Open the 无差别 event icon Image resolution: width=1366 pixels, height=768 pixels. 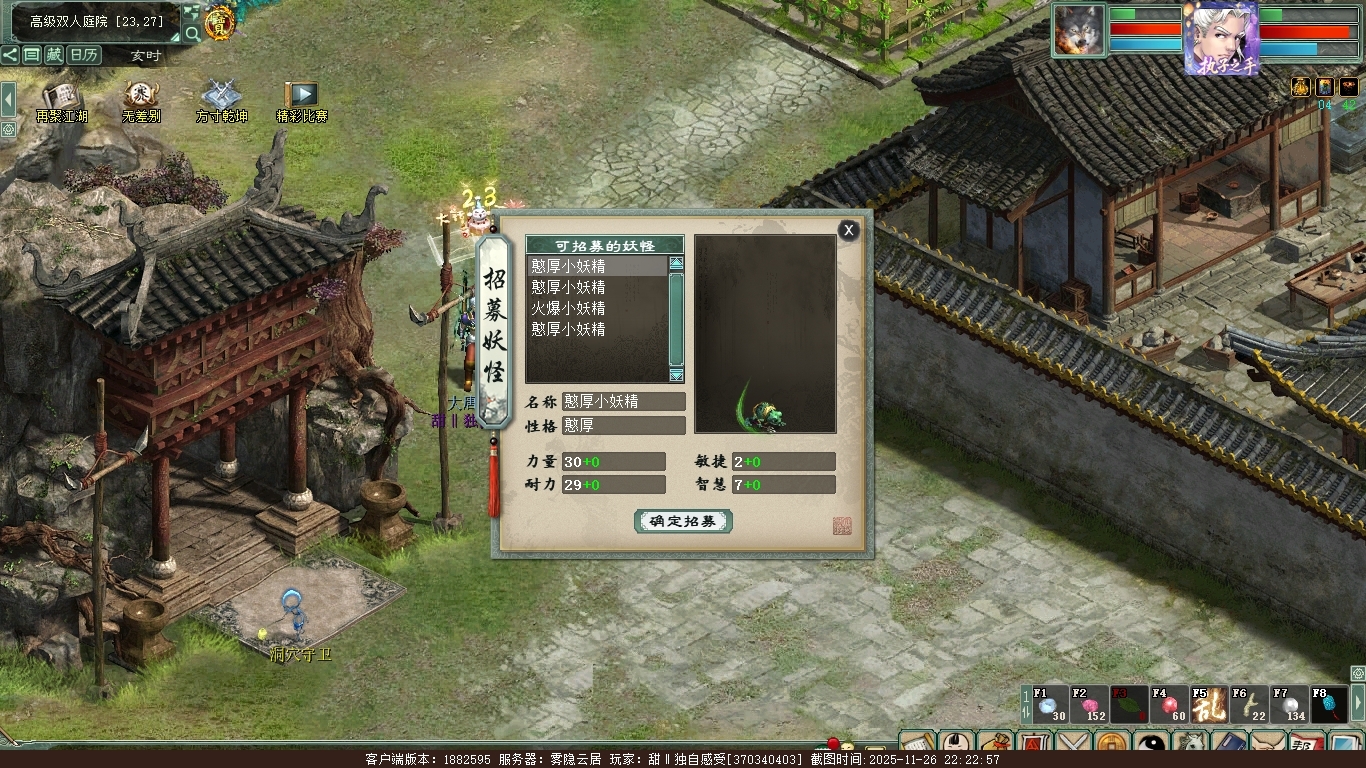[141, 98]
